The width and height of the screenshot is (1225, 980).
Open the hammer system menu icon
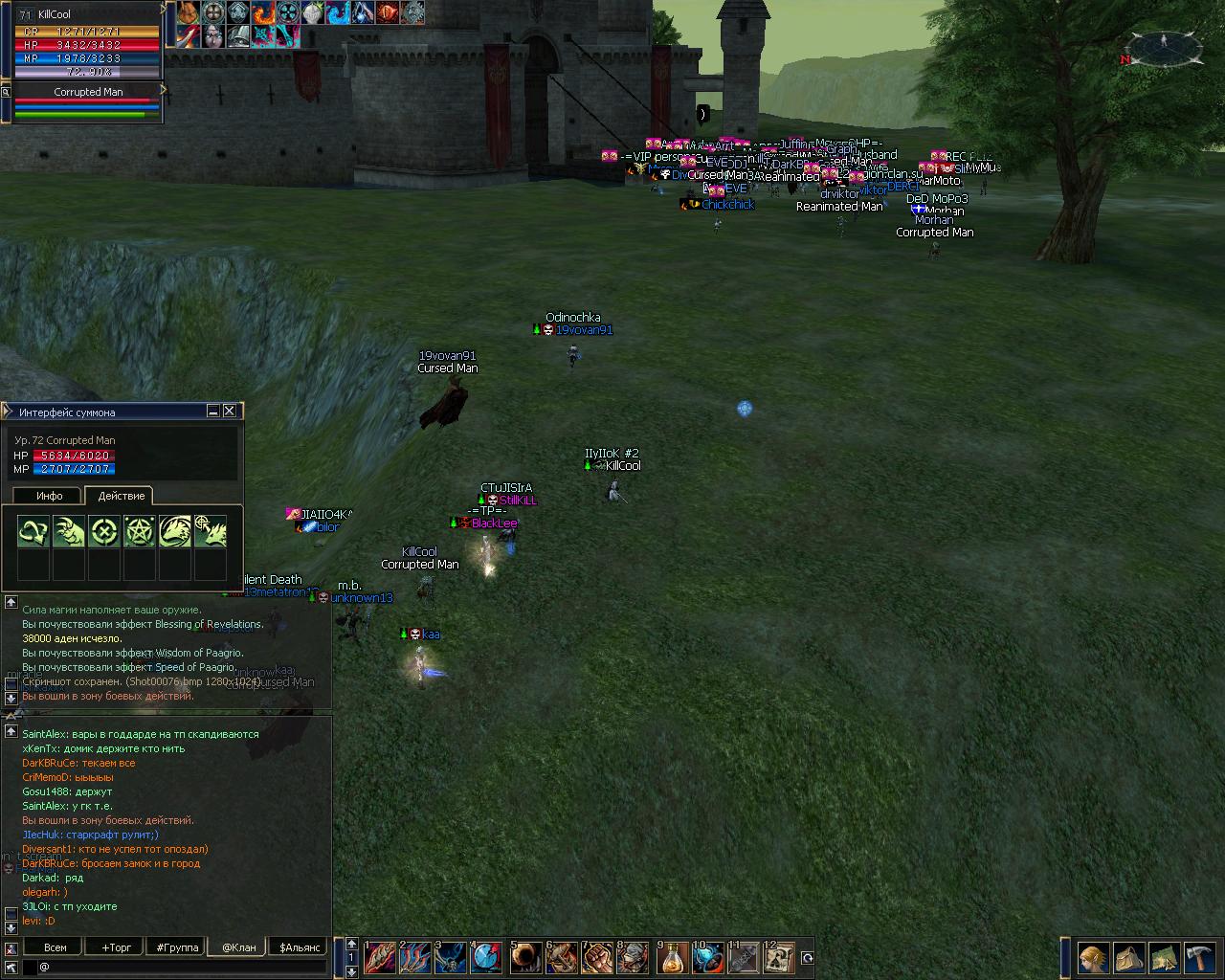1199,957
